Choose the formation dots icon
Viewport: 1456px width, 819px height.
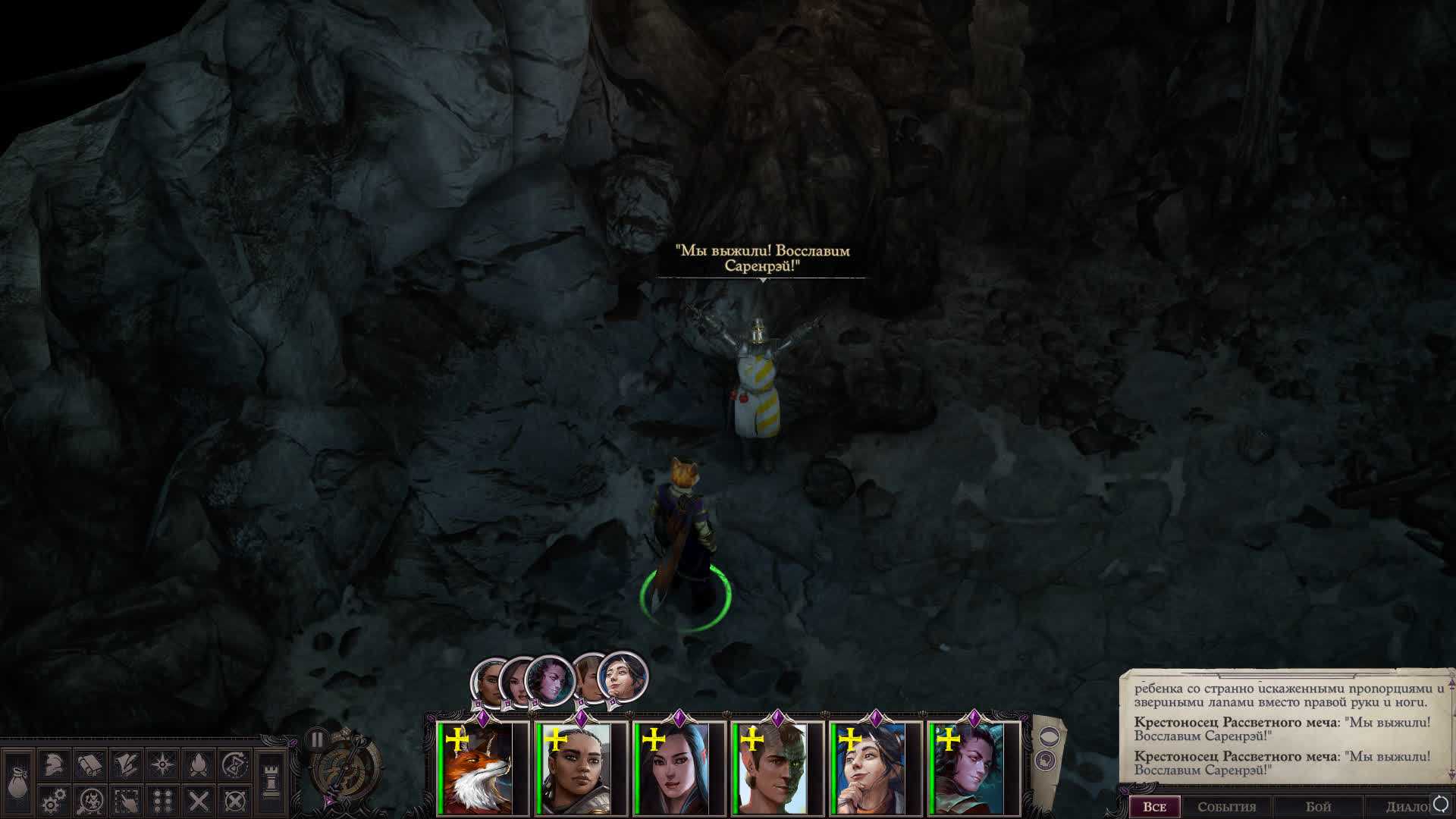click(162, 800)
